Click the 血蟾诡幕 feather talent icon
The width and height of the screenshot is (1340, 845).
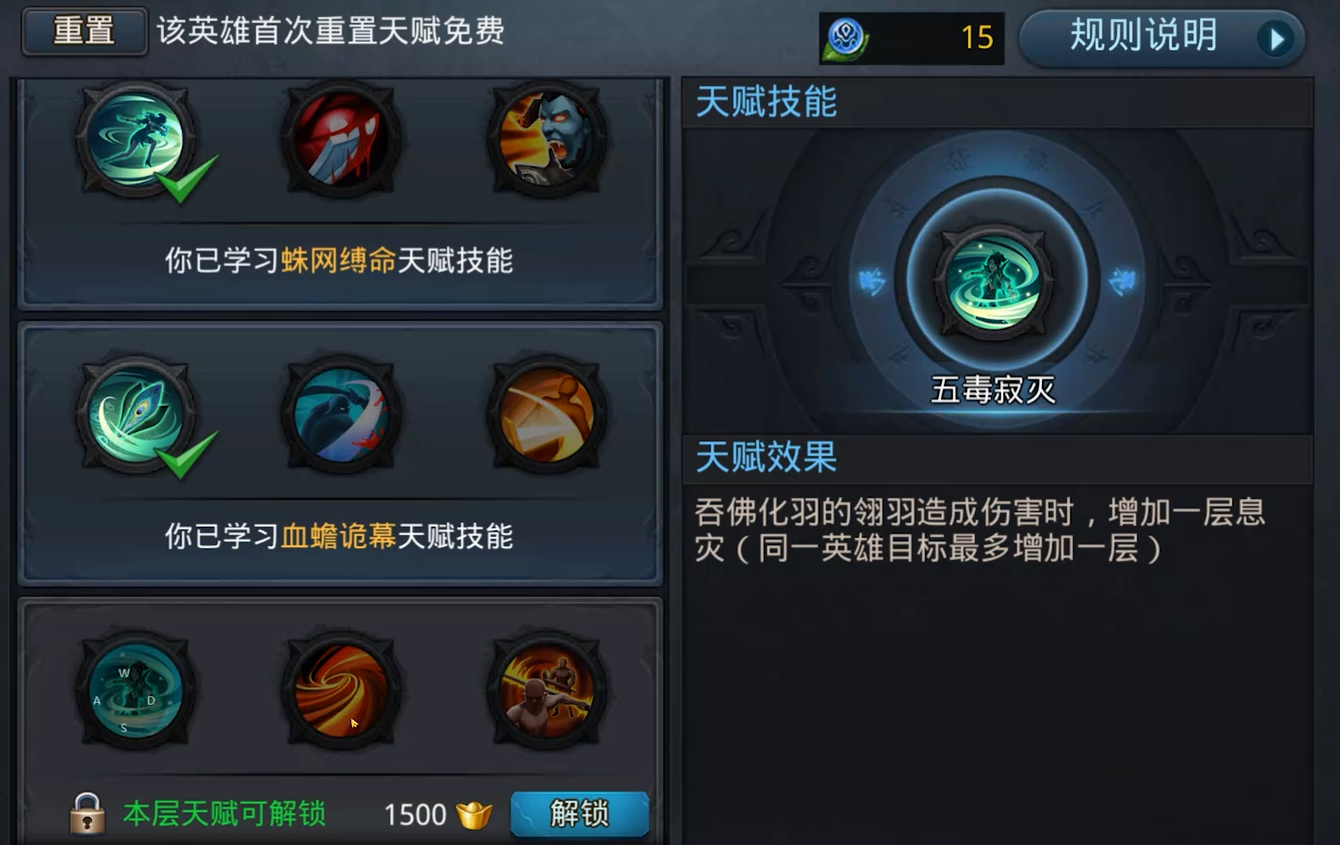(135, 413)
